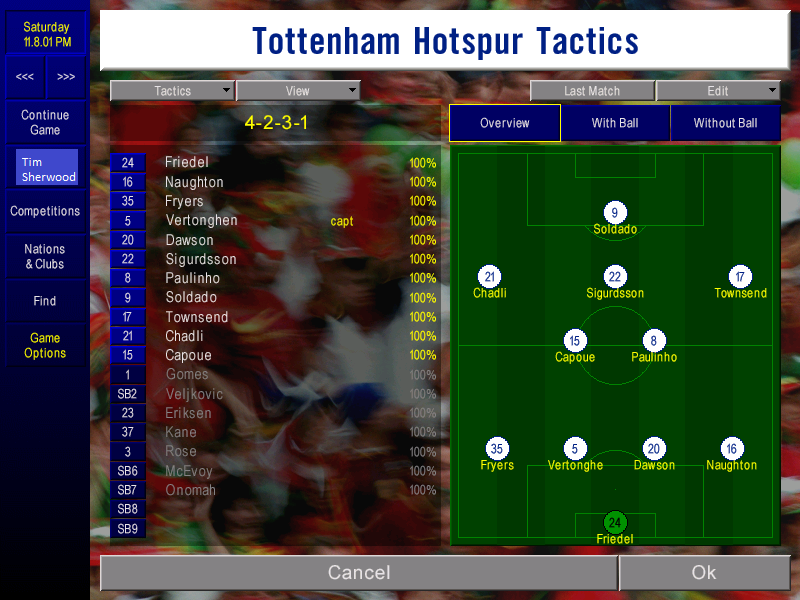The image size is (800, 600).
Task: Open the View dropdown menu
Action: (x=298, y=91)
